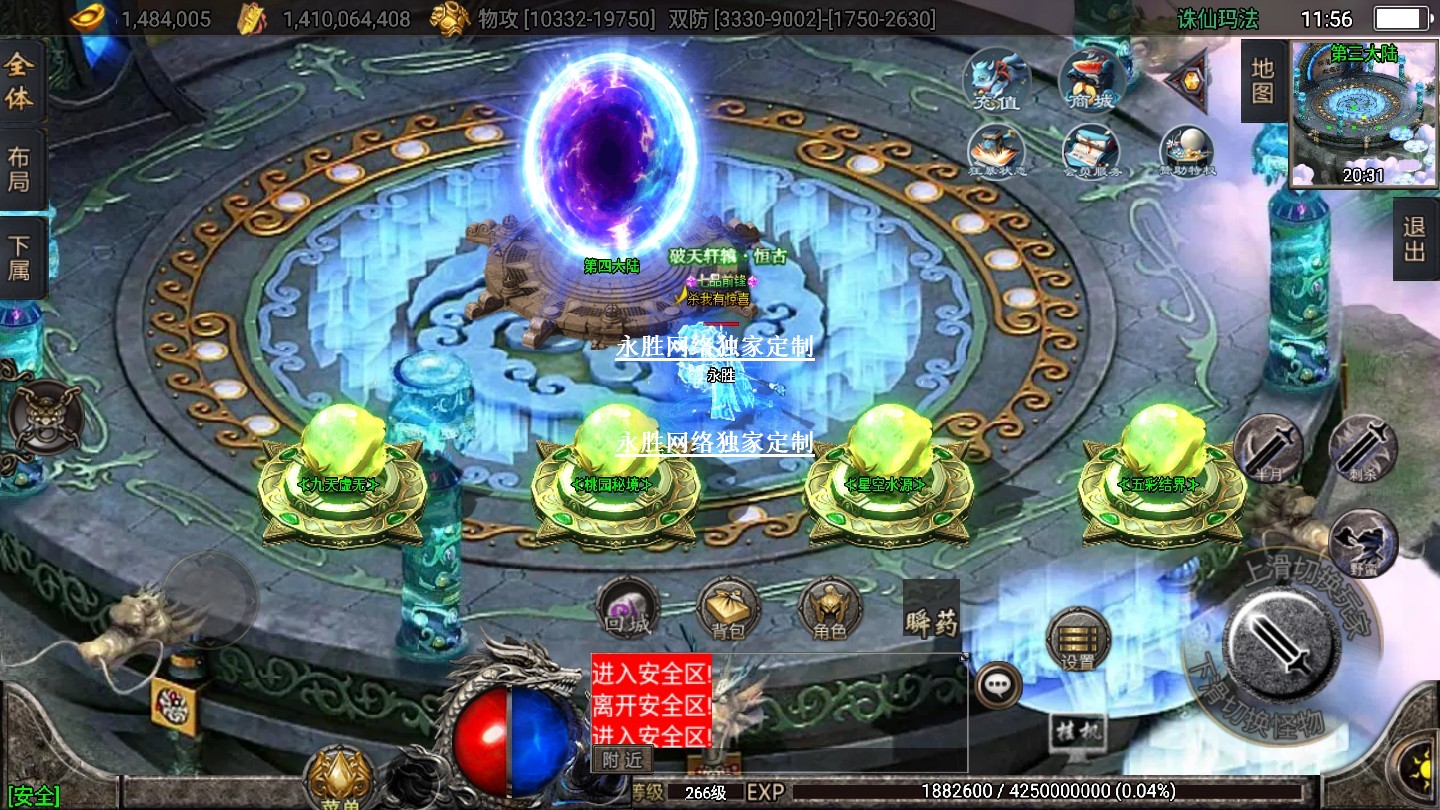Open the 背包 backpack

coord(729,609)
